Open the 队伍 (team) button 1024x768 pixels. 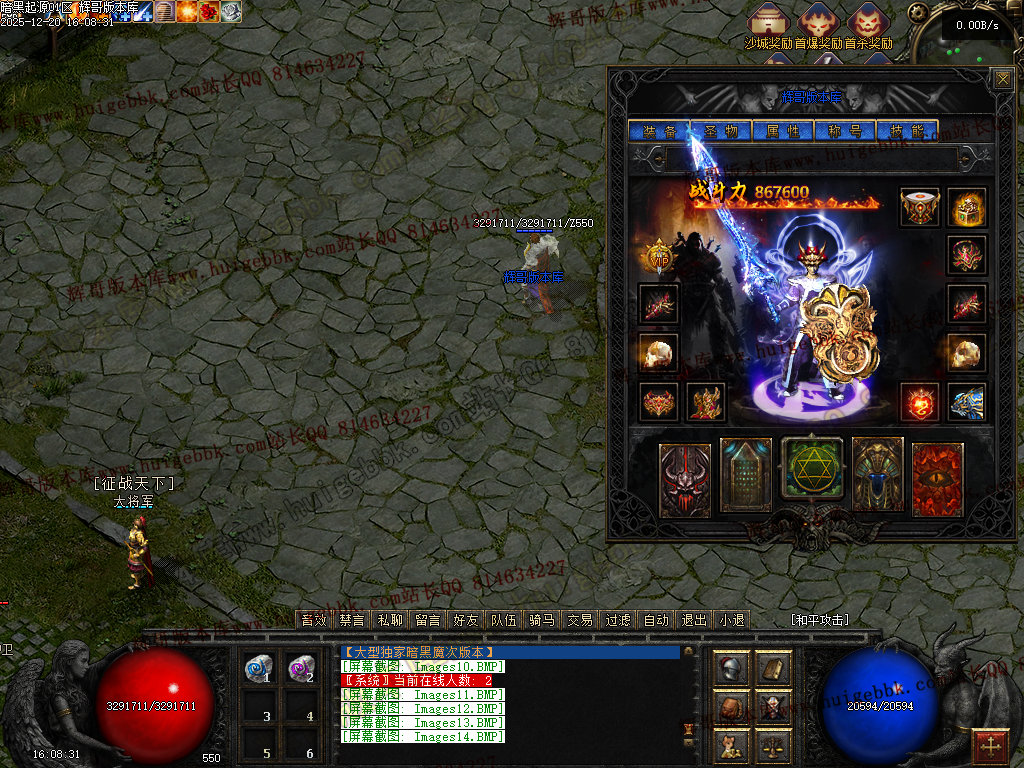click(504, 620)
